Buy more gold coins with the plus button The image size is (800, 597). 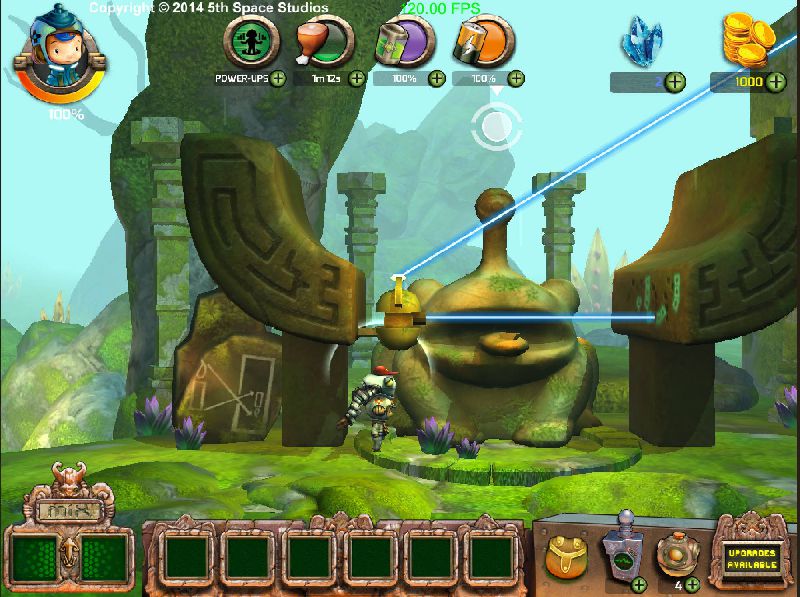[x=776, y=81]
